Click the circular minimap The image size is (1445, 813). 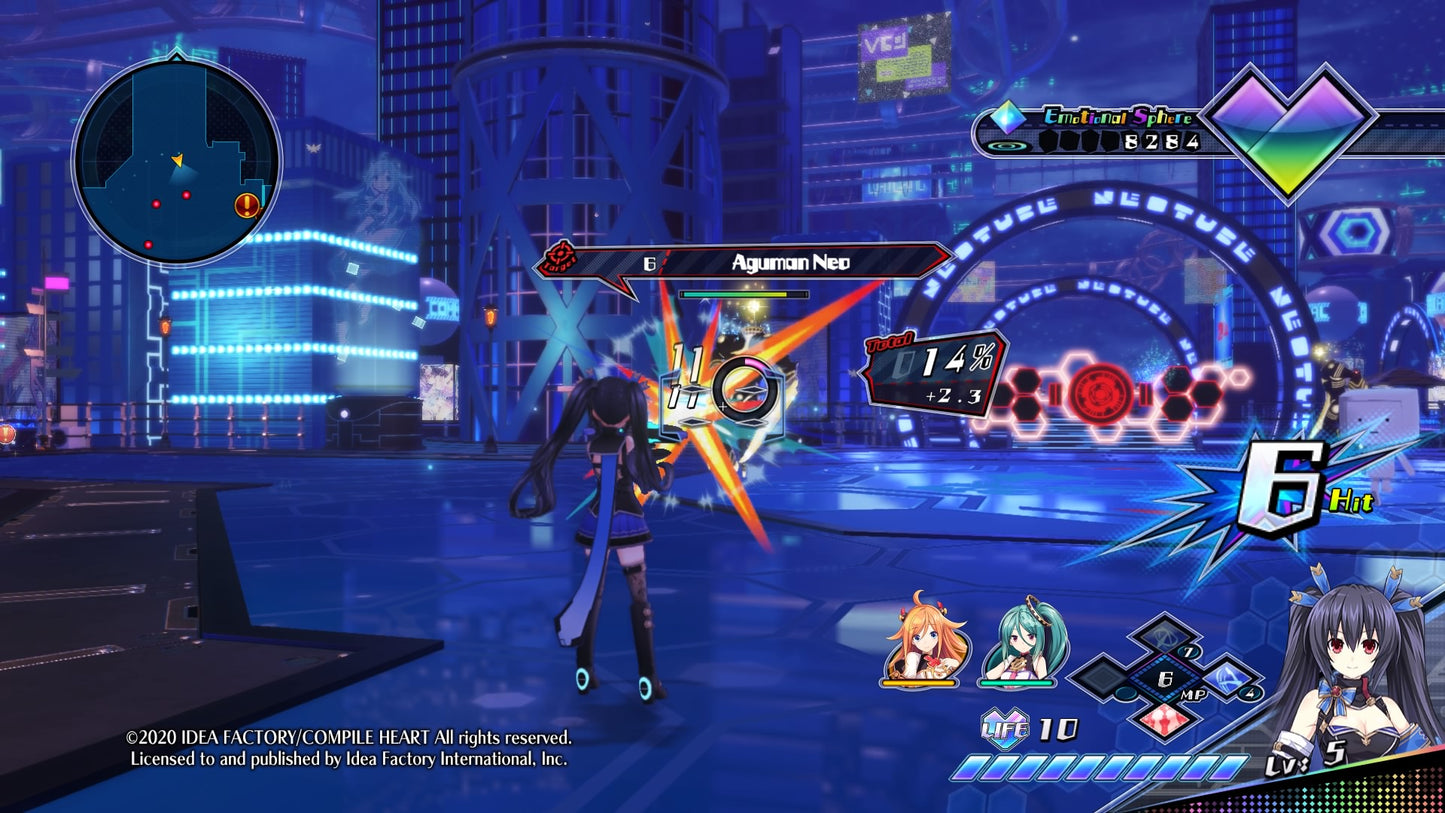point(176,162)
